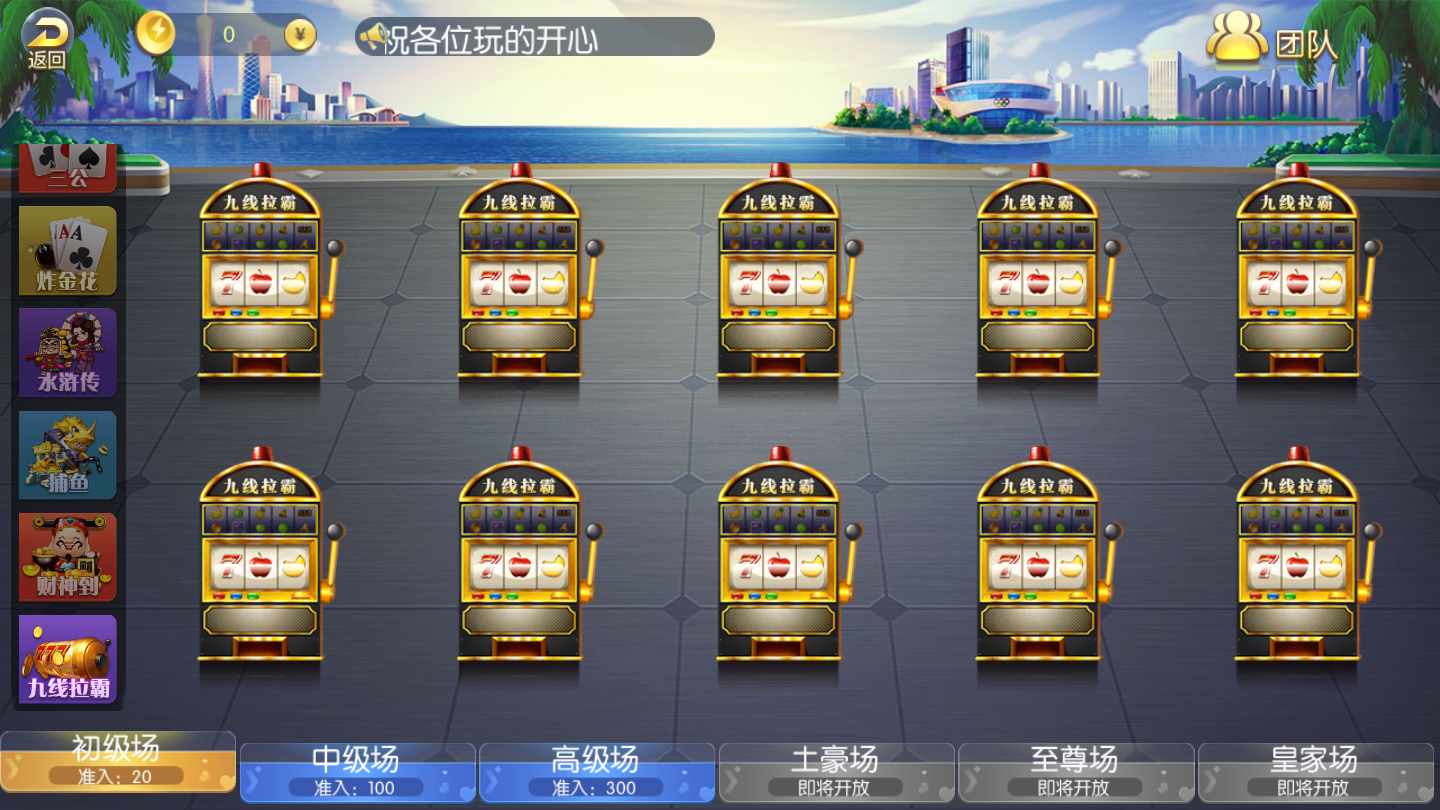Select the 初级场 beginner room tab

(117, 770)
